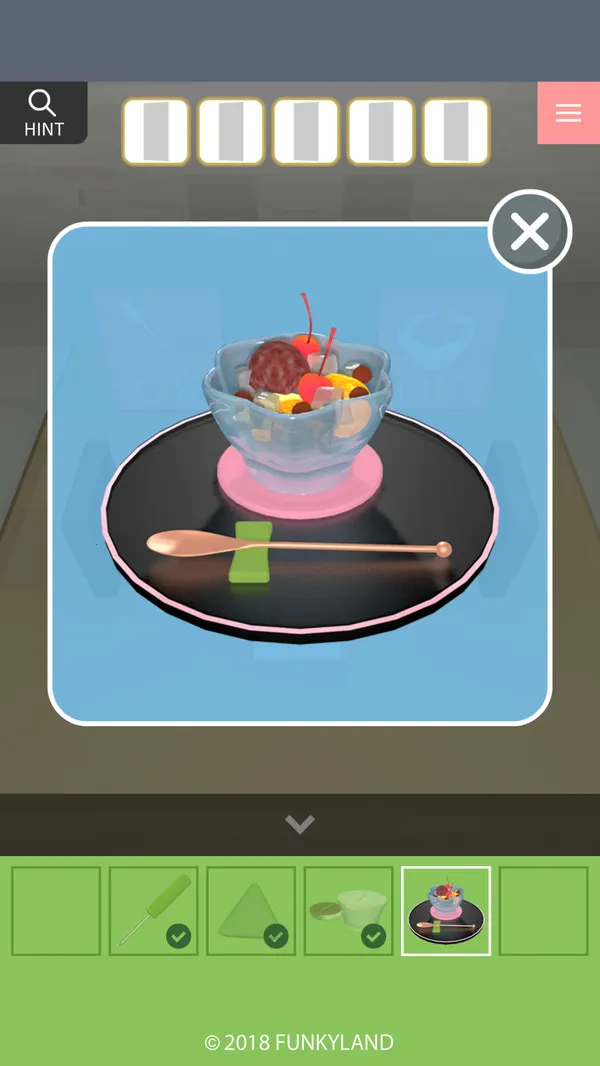Collapse the view with the down chevron

(x=300, y=824)
